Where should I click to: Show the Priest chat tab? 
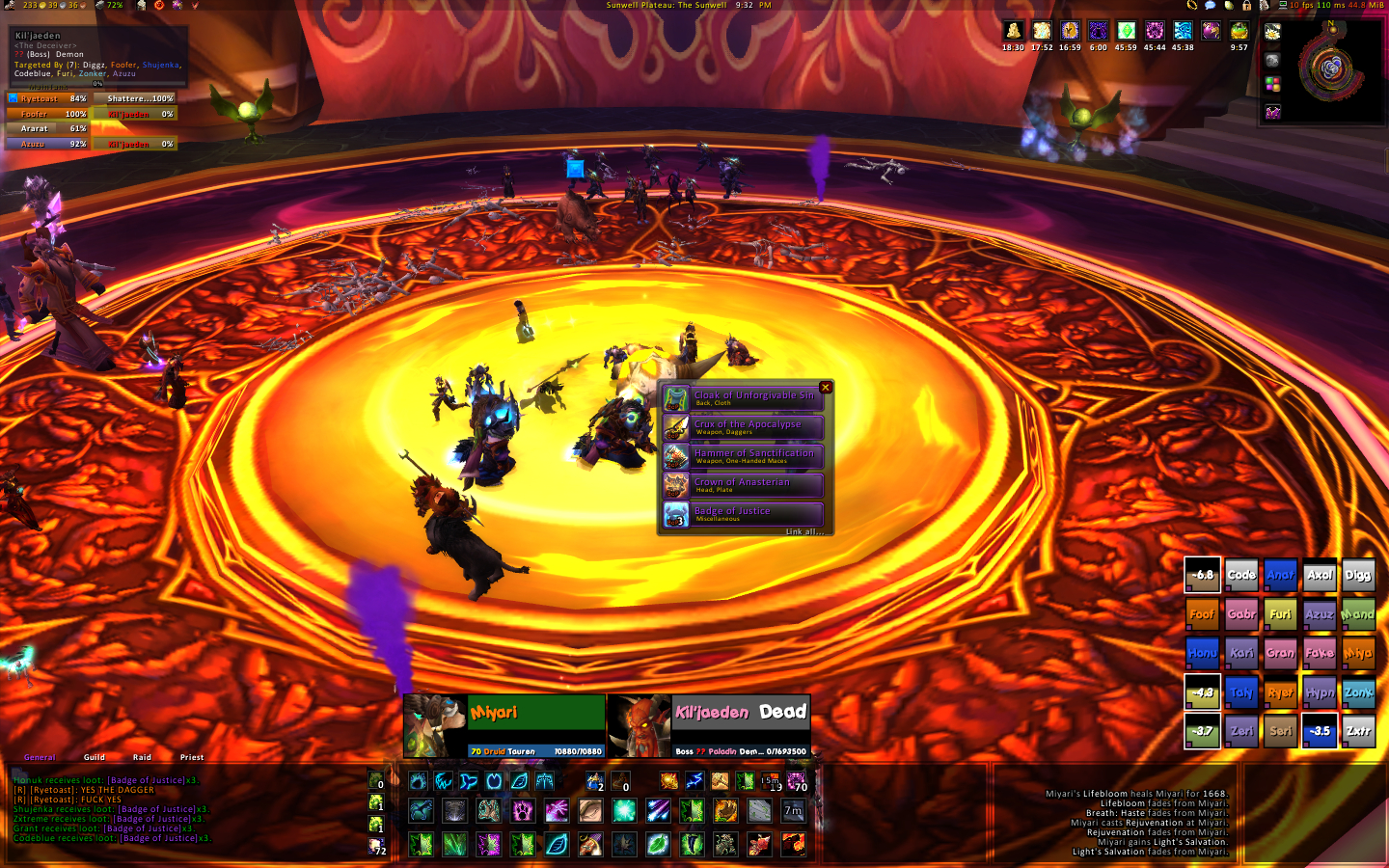click(x=192, y=757)
